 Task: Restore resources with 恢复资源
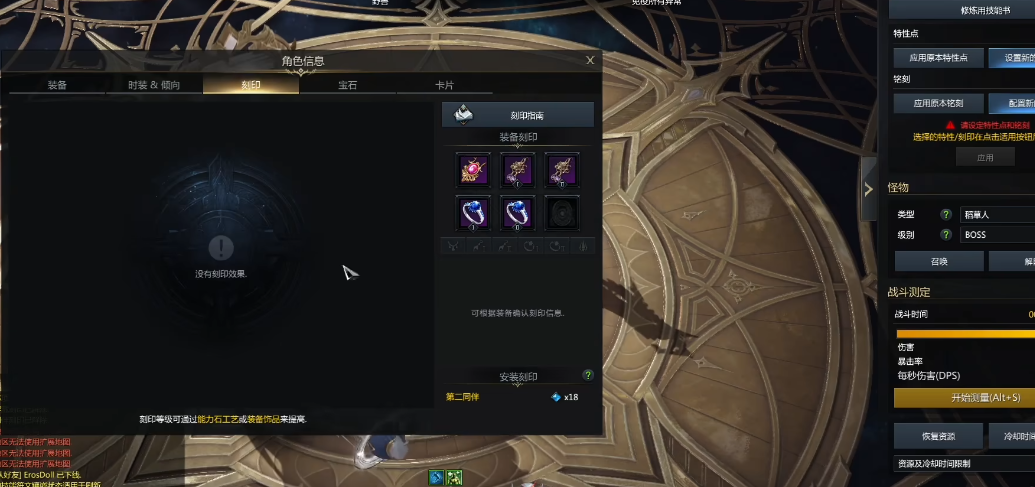tap(938, 436)
